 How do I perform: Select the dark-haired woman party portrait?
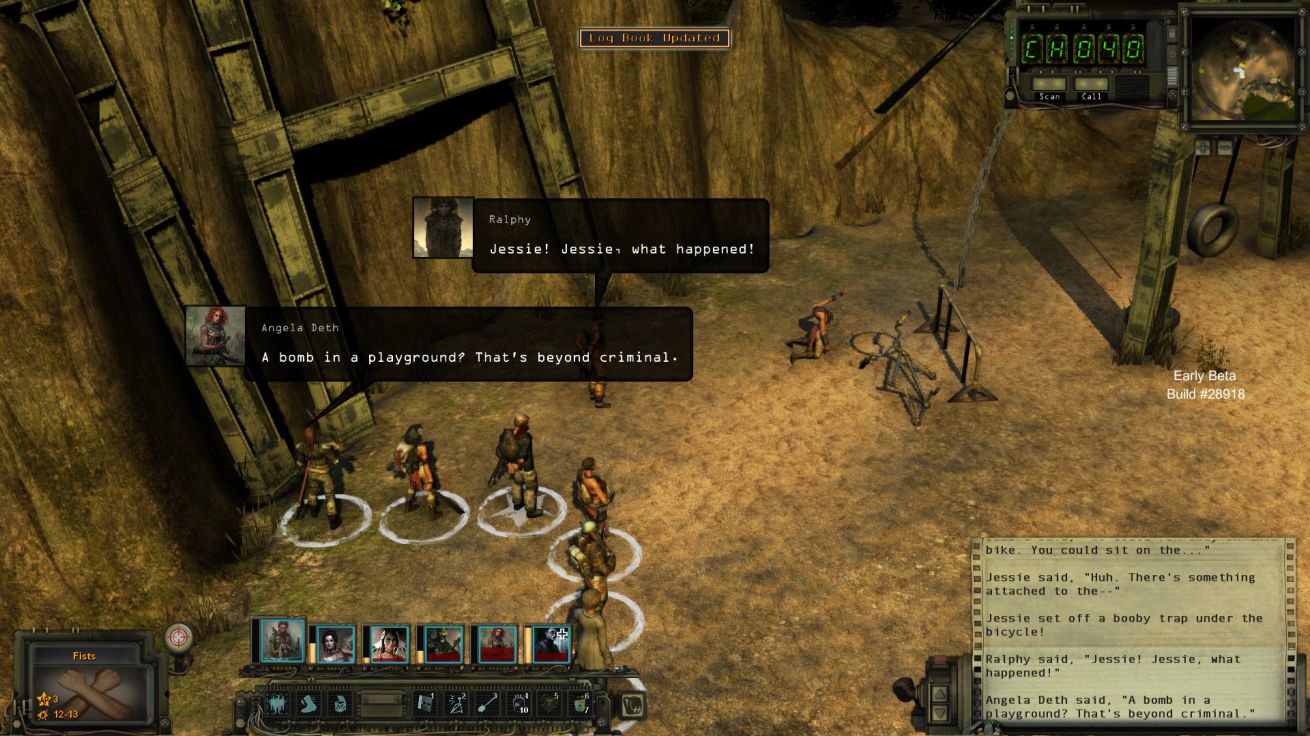[336, 645]
